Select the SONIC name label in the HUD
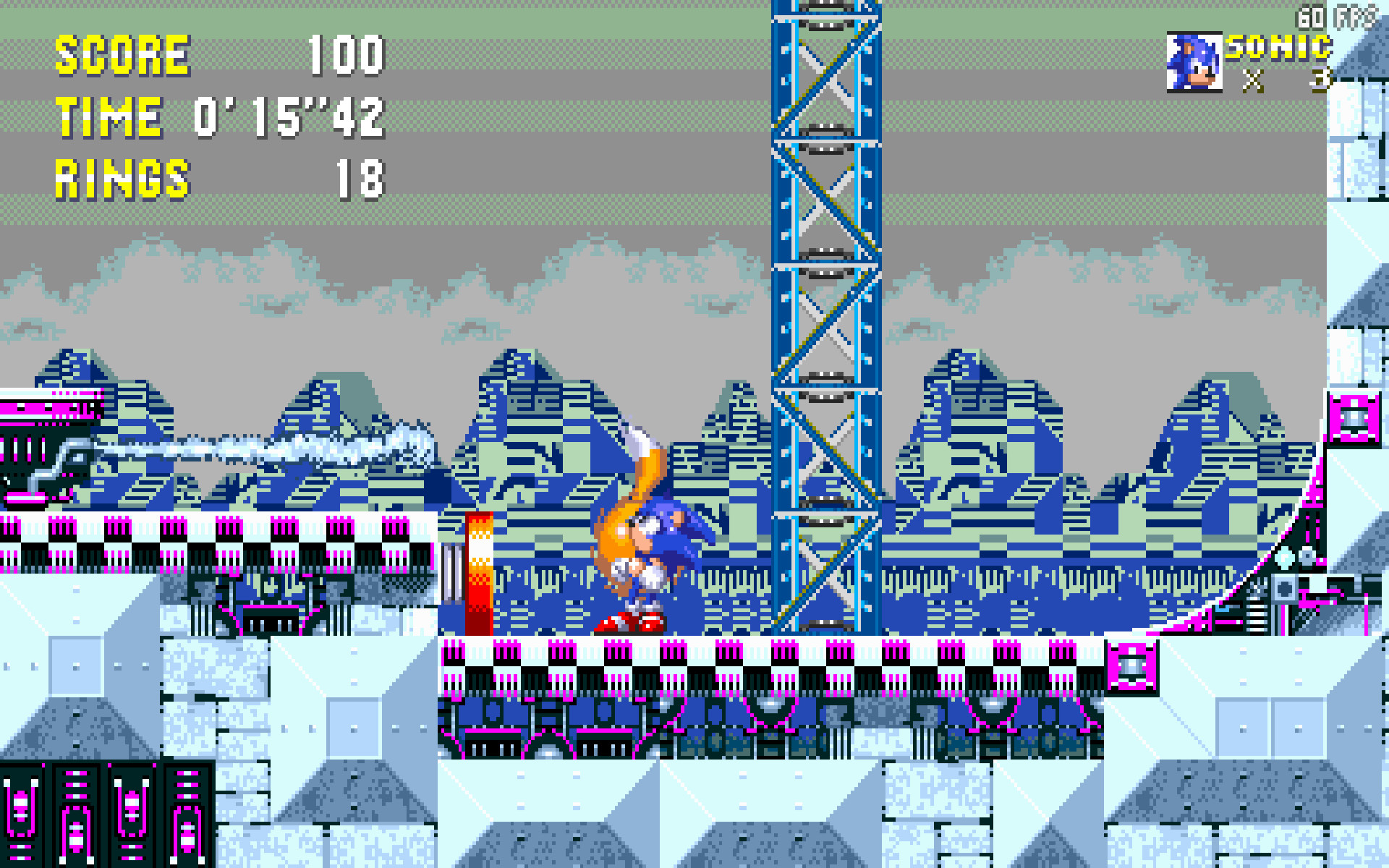This screenshot has height=868, width=1389. [1278, 47]
